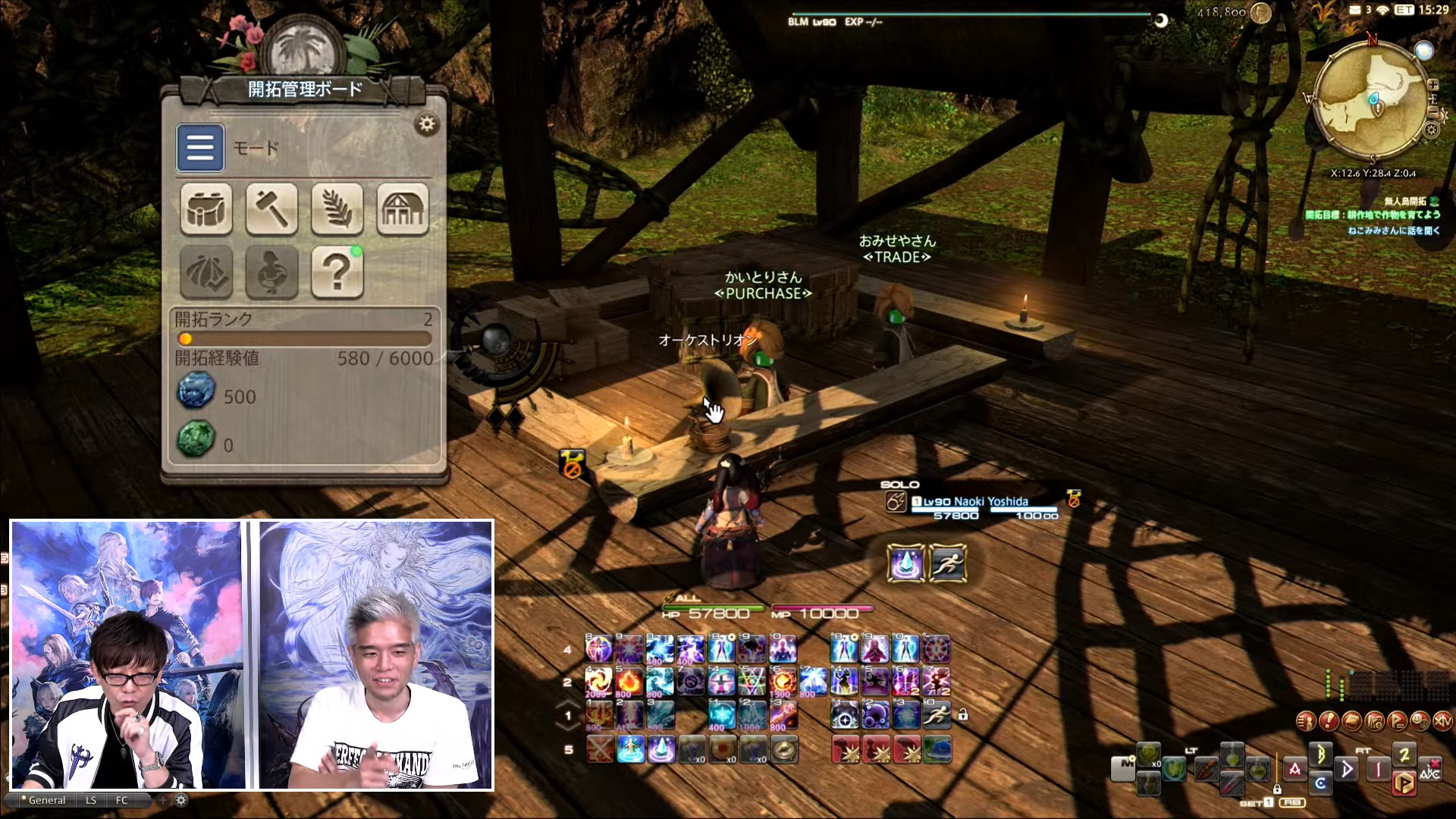Choose the hammer build icon
The width and height of the screenshot is (1456, 819).
point(271,209)
